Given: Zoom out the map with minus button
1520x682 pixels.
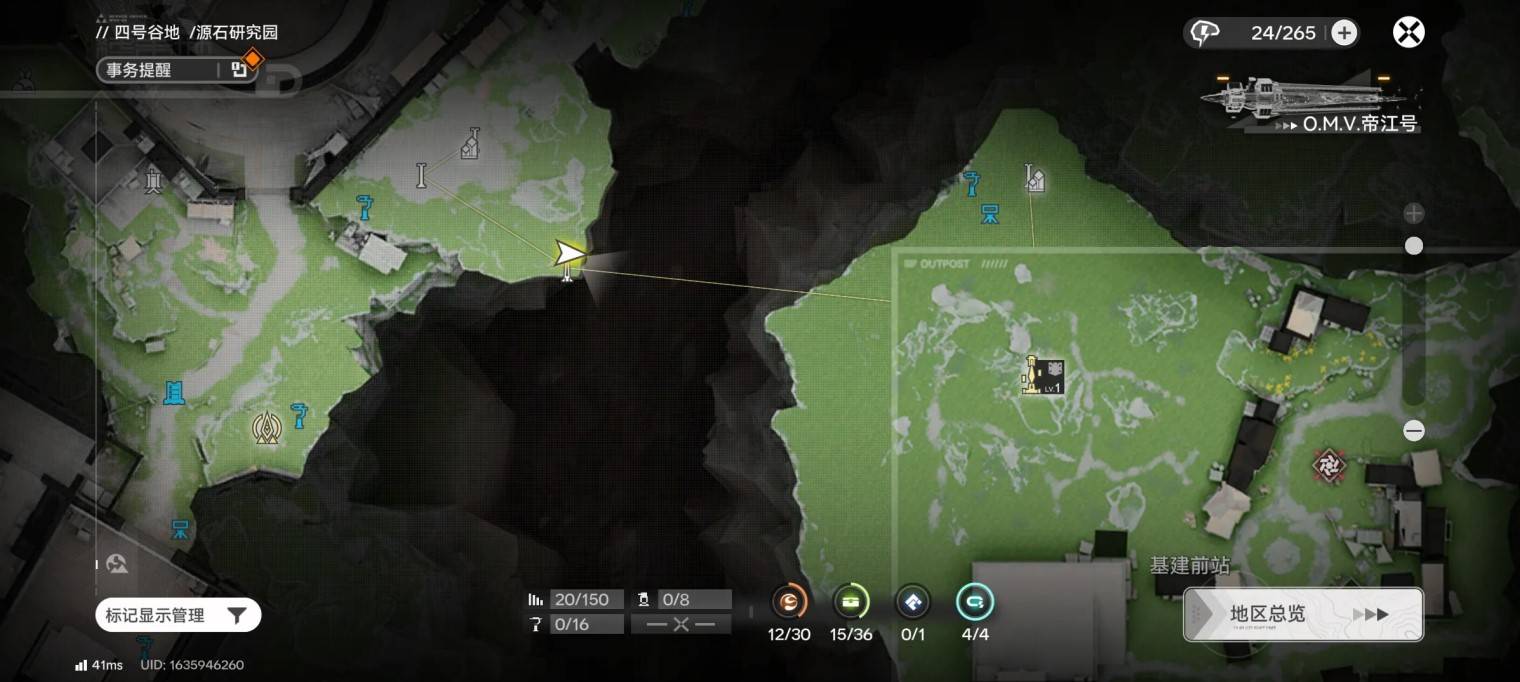Looking at the screenshot, I should pos(1413,431).
